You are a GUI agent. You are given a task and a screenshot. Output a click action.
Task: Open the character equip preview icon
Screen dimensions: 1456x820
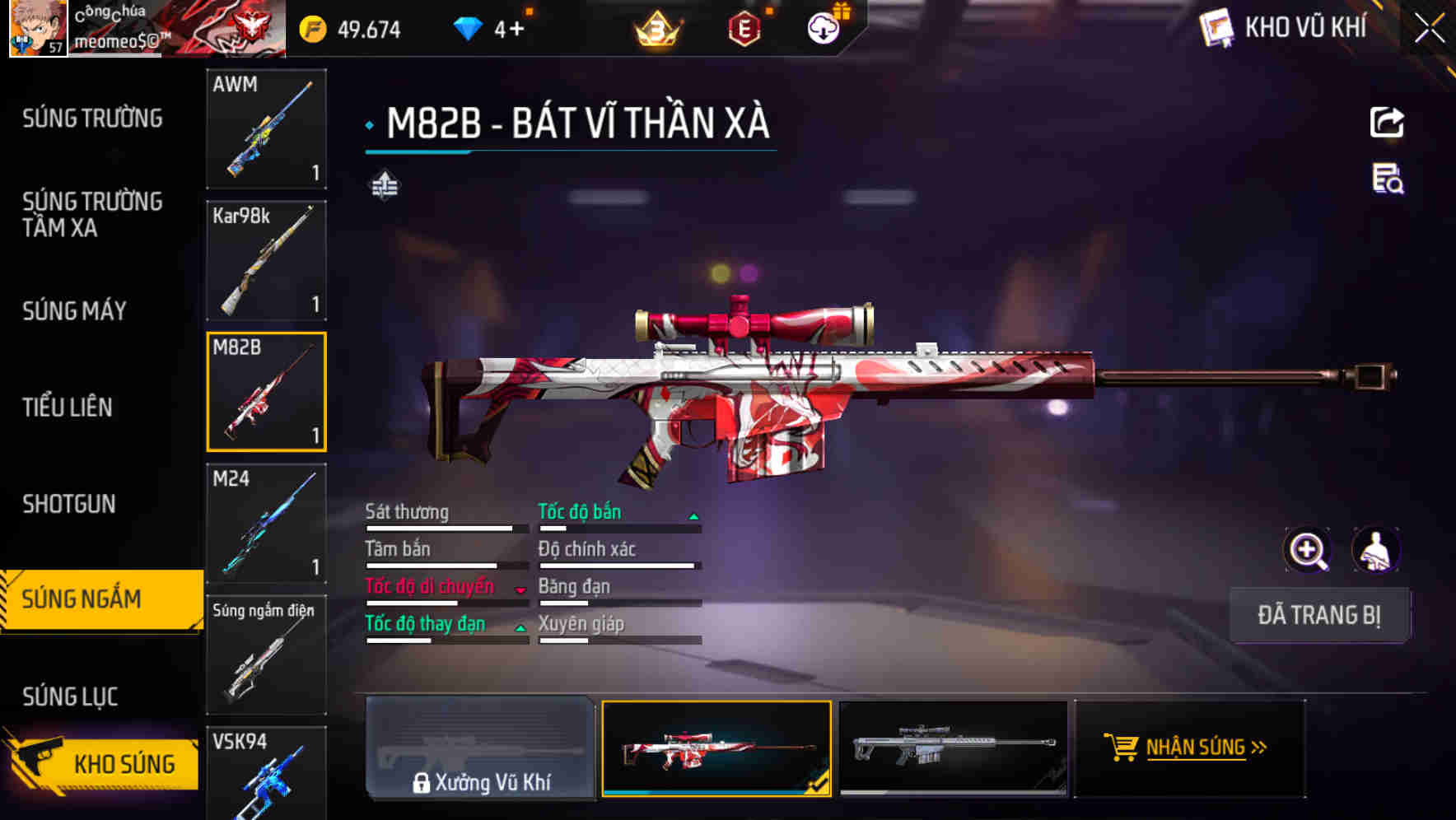[1377, 549]
